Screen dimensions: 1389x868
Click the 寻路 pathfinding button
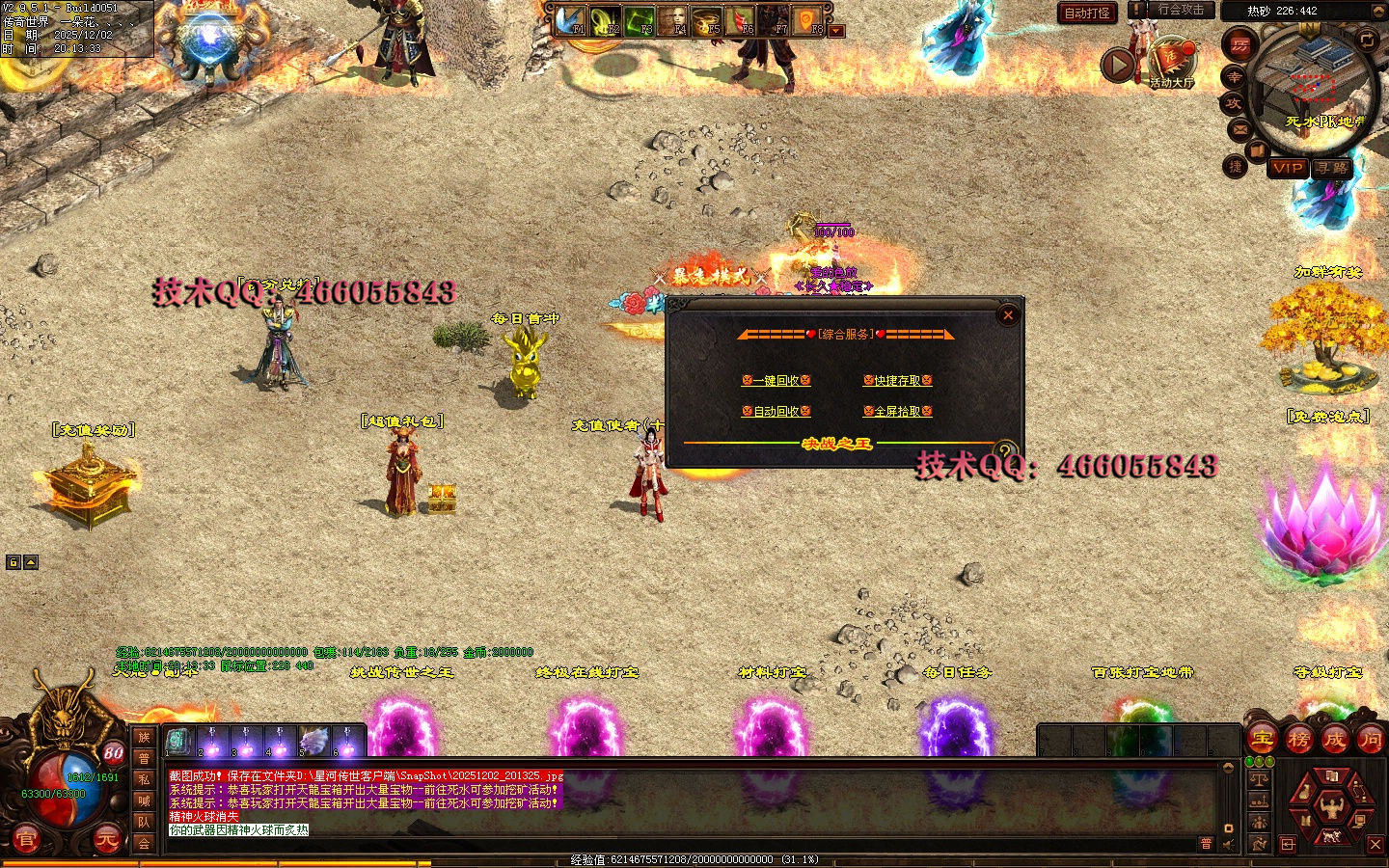(1332, 168)
